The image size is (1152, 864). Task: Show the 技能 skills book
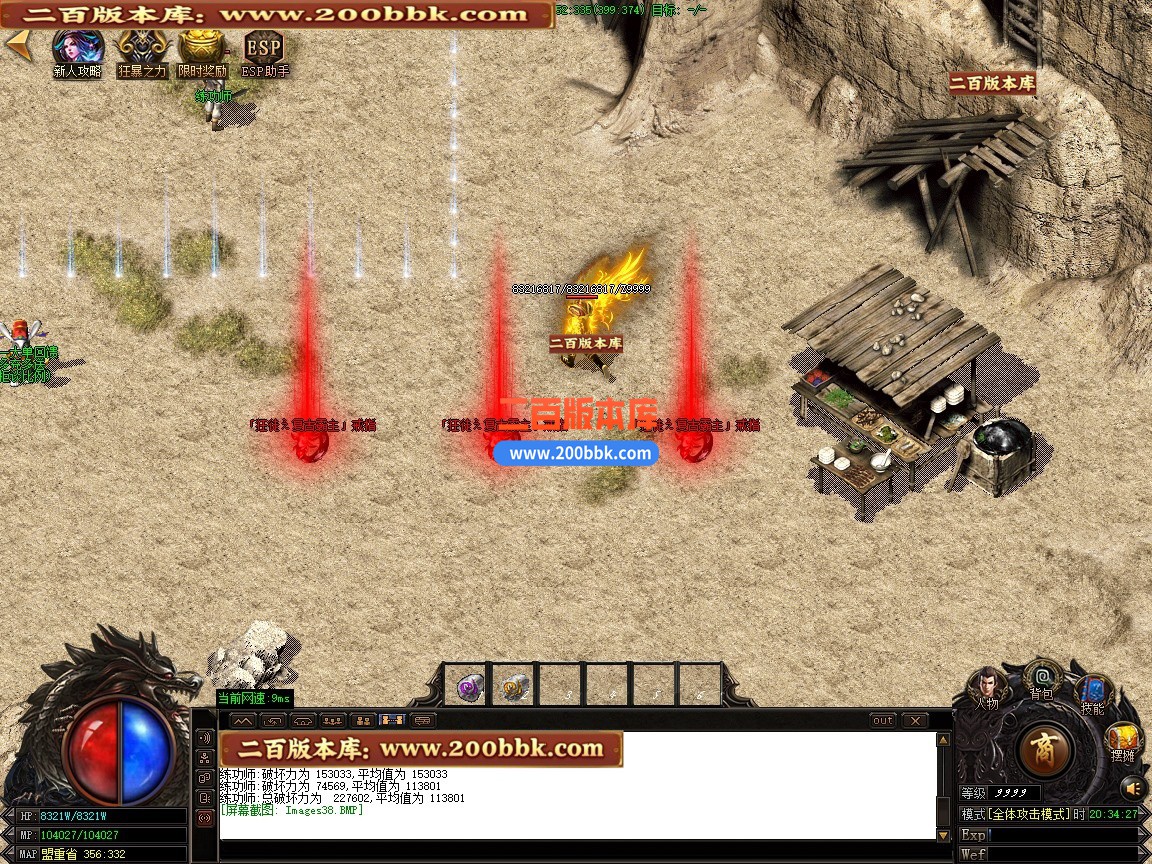(1092, 692)
